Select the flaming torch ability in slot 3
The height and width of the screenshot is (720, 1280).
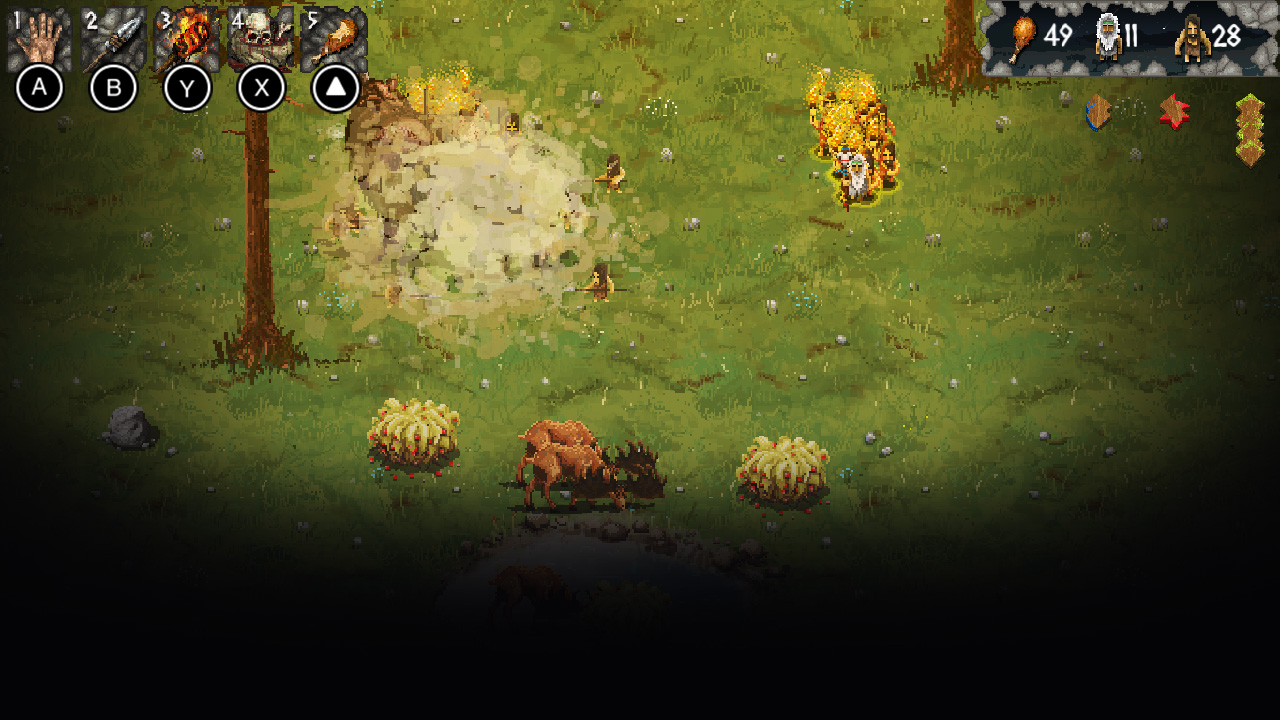pos(187,36)
